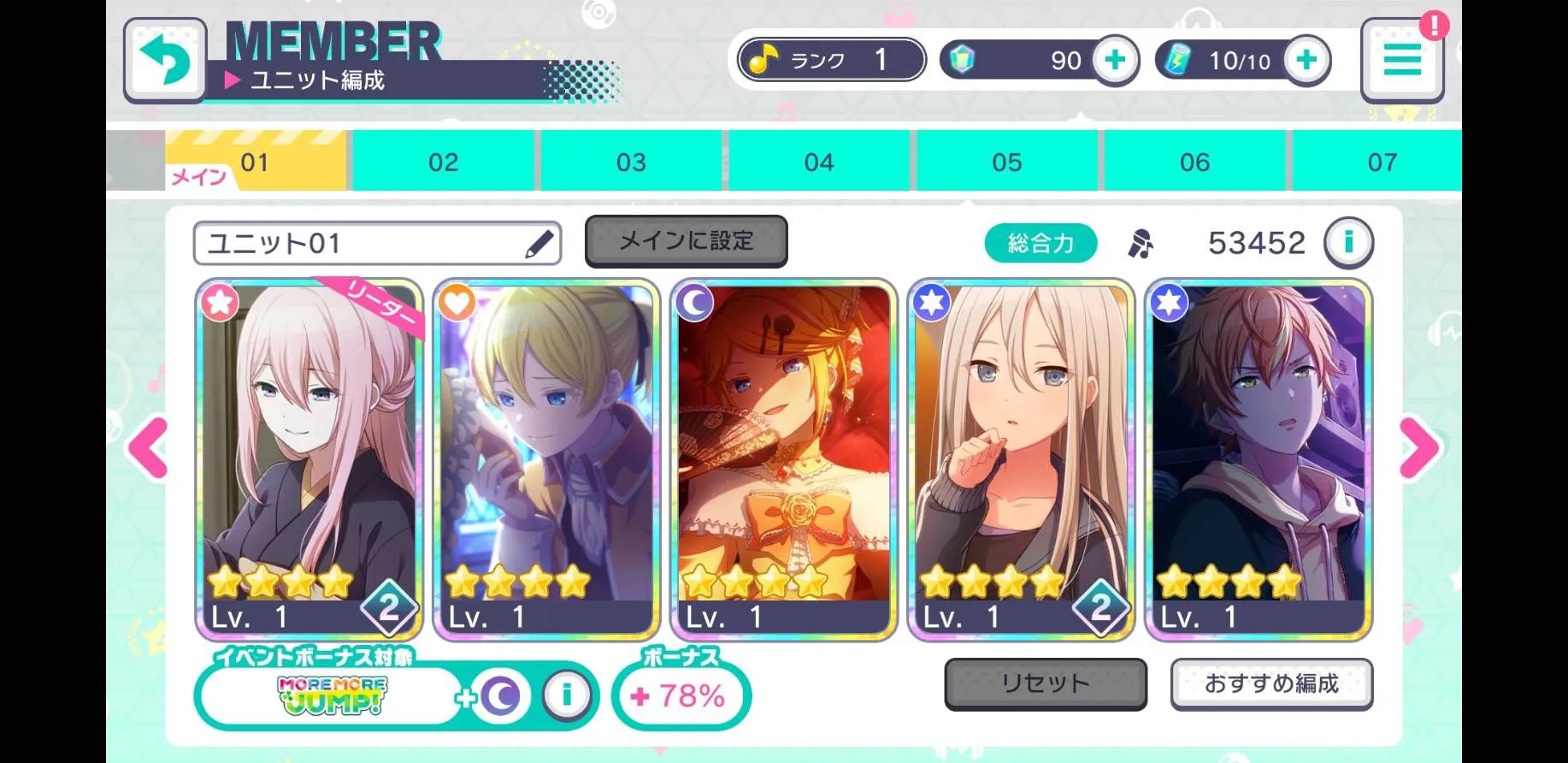
Task: Show event bonus info icon
Action: pos(565,695)
